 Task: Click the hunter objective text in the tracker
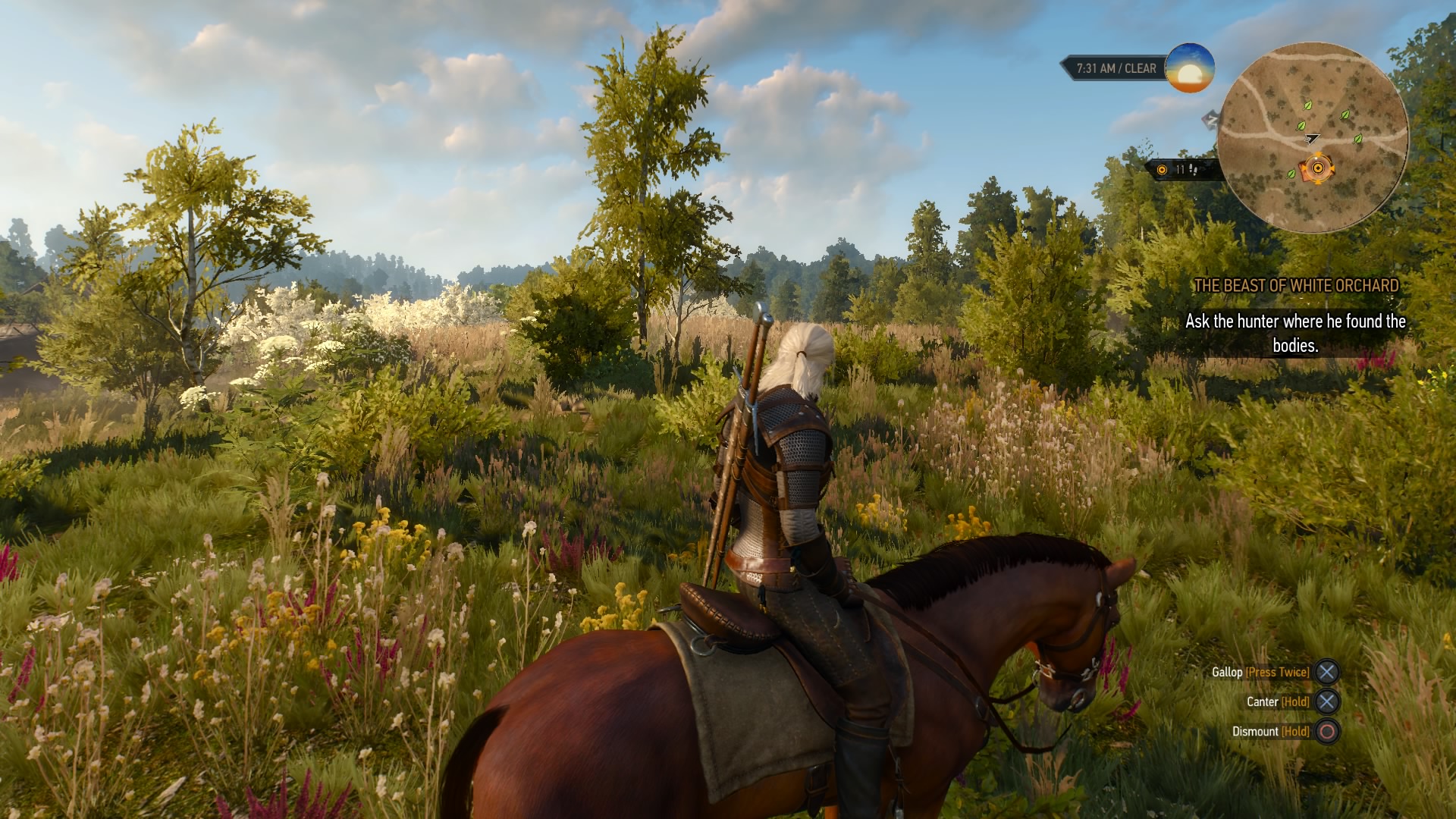(x=1295, y=333)
